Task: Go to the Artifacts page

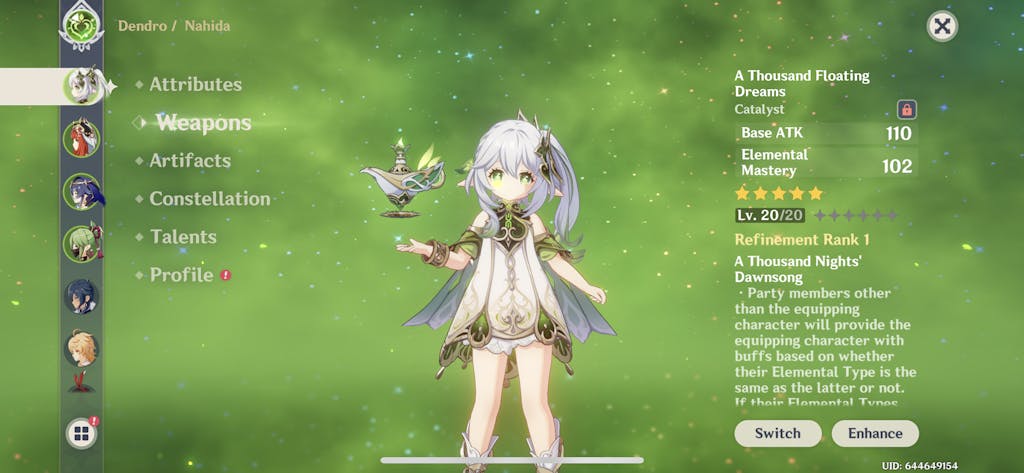Action: pyautogui.click(x=190, y=161)
